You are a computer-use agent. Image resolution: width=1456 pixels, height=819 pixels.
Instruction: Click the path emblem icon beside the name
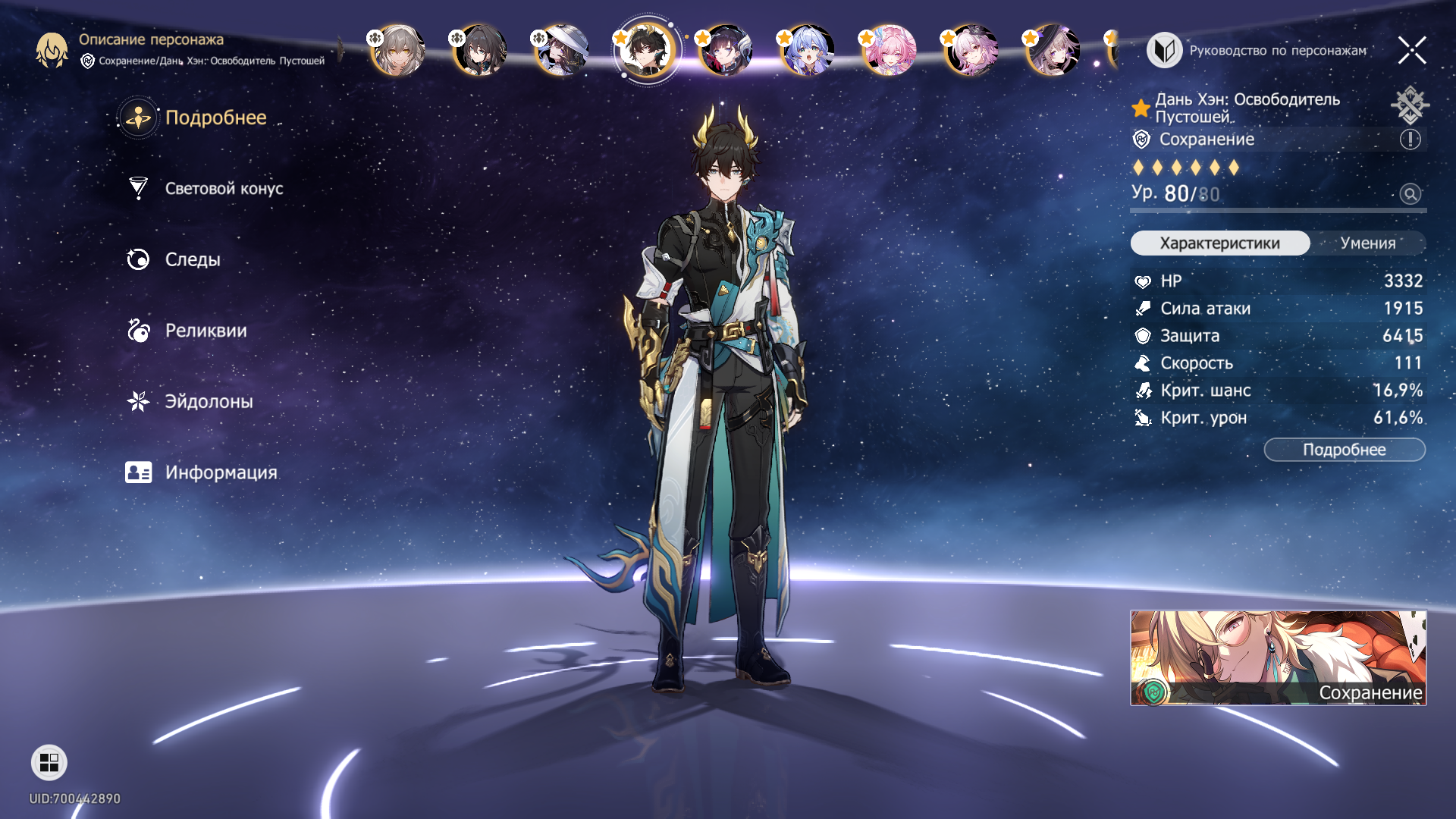[1409, 105]
